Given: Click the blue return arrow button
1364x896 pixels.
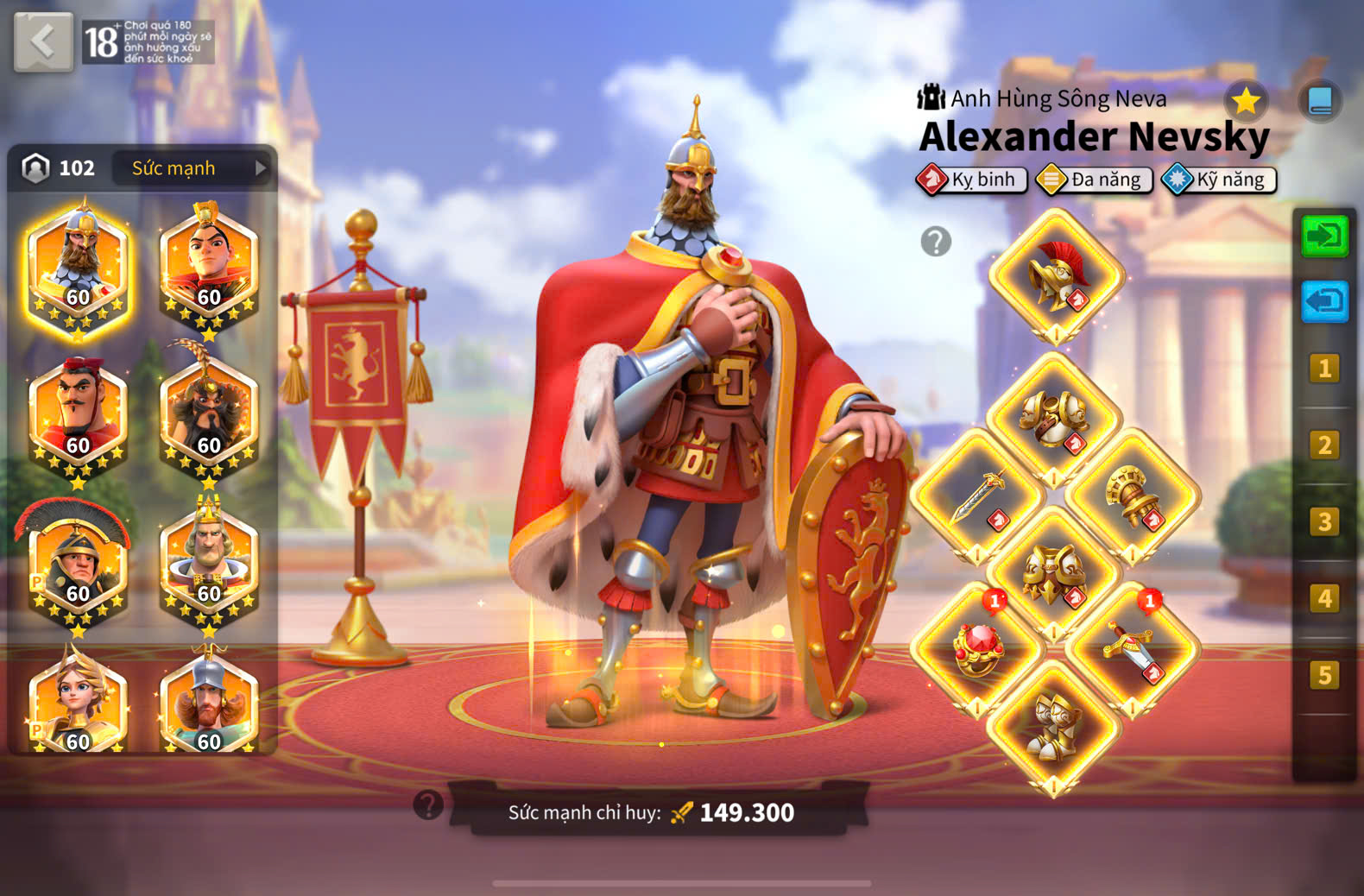Looking at the screenshot, I should [x=1324, y=302].
